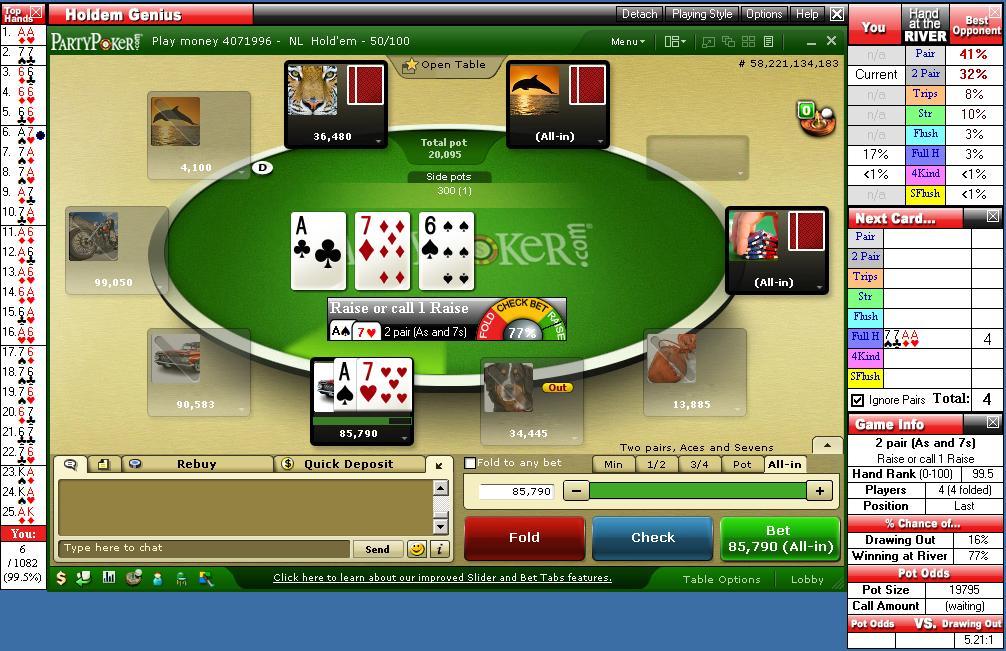Return to the Lobby
This screenshot has width=1006, height=651.
pos(807,579)
